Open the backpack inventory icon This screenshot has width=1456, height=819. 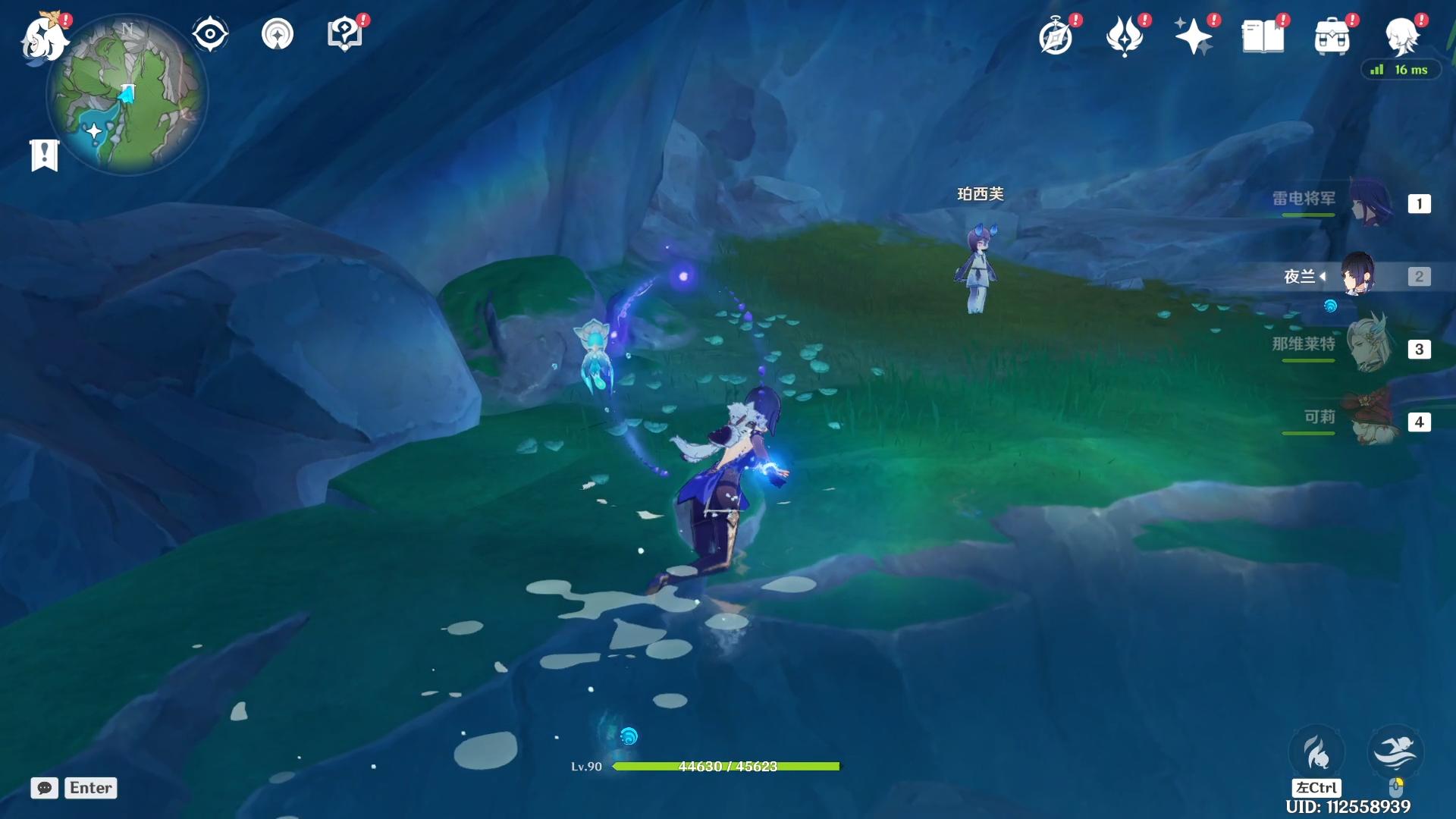click(x=1332, y=36)
